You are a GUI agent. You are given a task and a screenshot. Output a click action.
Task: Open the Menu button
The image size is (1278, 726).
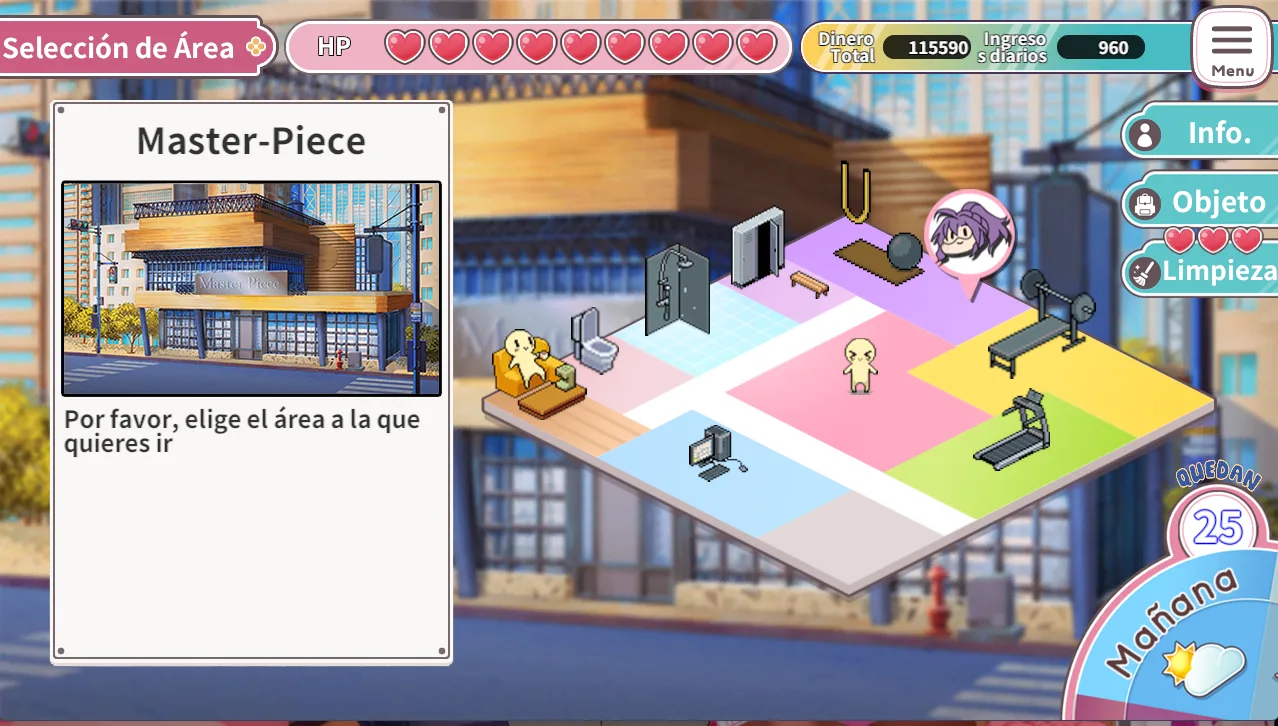[1231, 47]
